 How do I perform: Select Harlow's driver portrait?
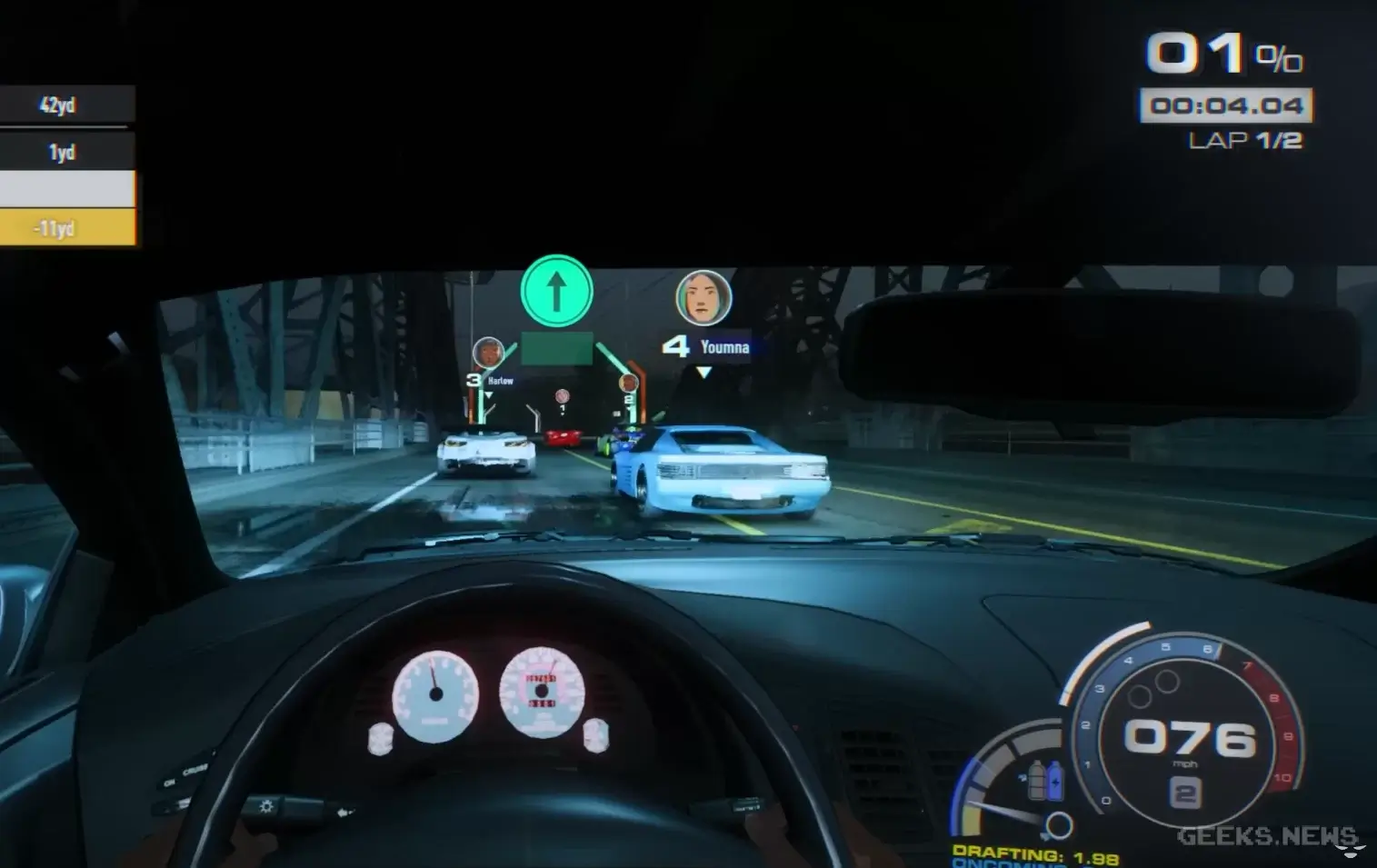487,351
